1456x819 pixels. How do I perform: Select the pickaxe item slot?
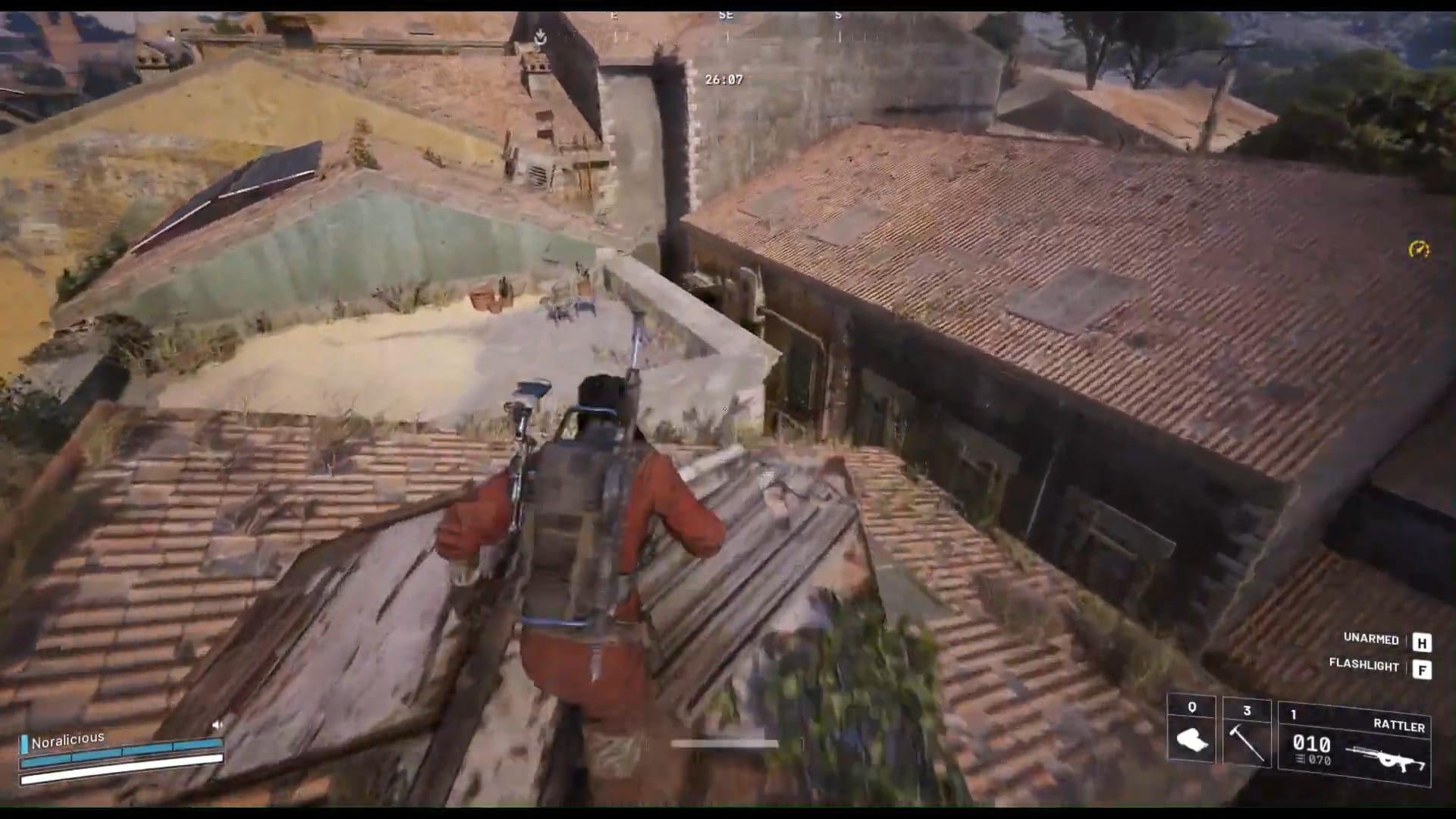pos(1244,741)
